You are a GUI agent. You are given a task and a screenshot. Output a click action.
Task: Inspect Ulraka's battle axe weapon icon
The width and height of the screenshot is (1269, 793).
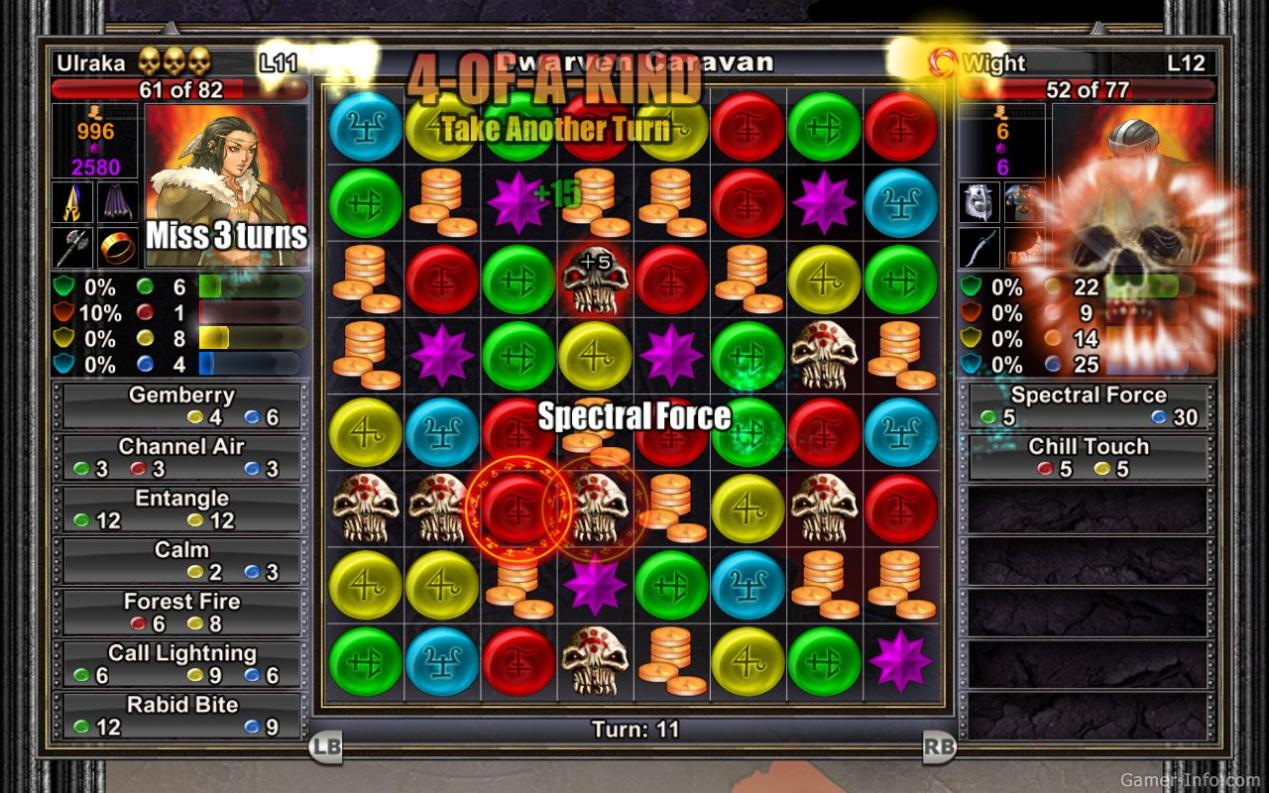[74, 247]
